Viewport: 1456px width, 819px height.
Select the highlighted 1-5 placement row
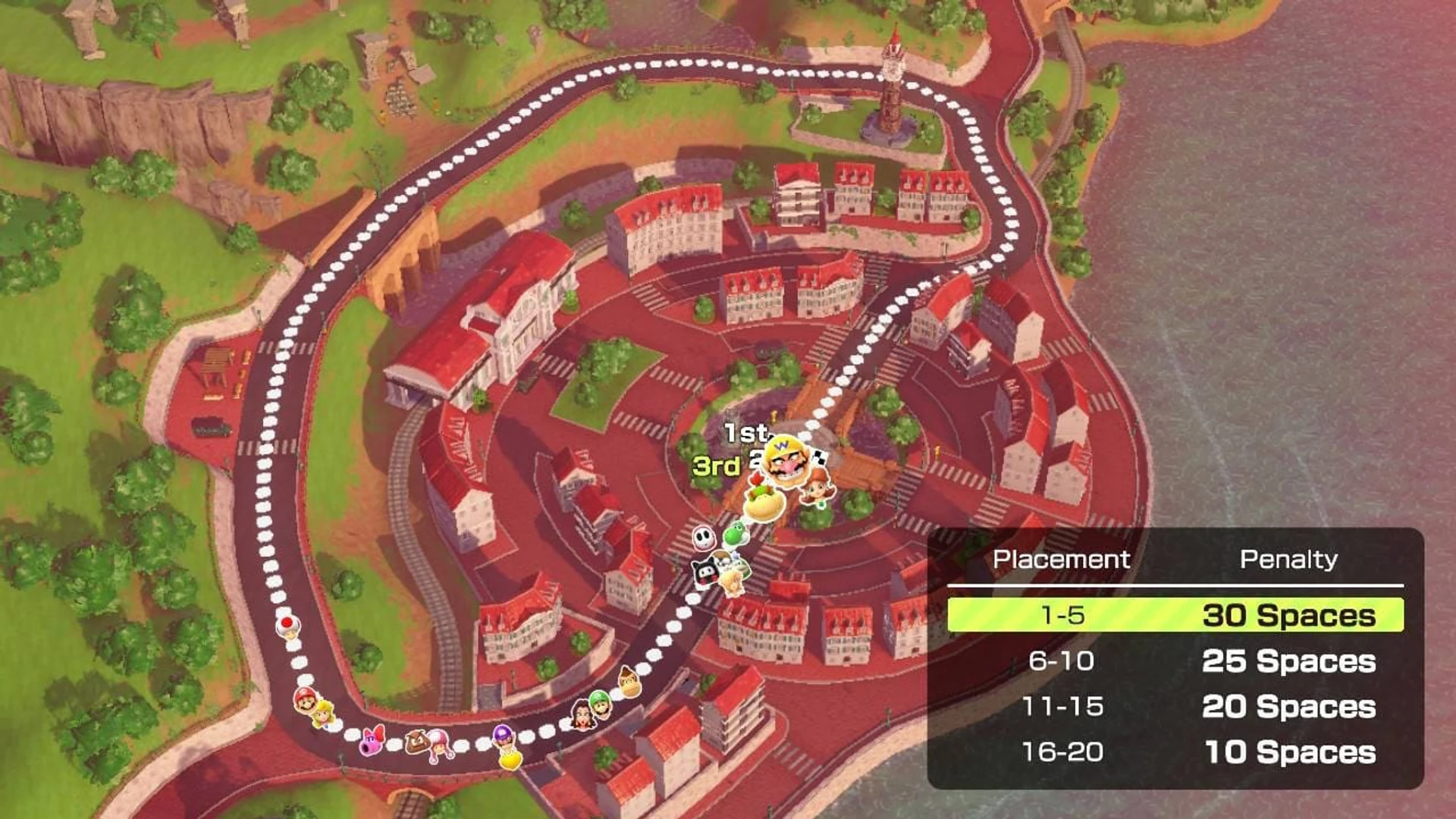[1175, 615]
